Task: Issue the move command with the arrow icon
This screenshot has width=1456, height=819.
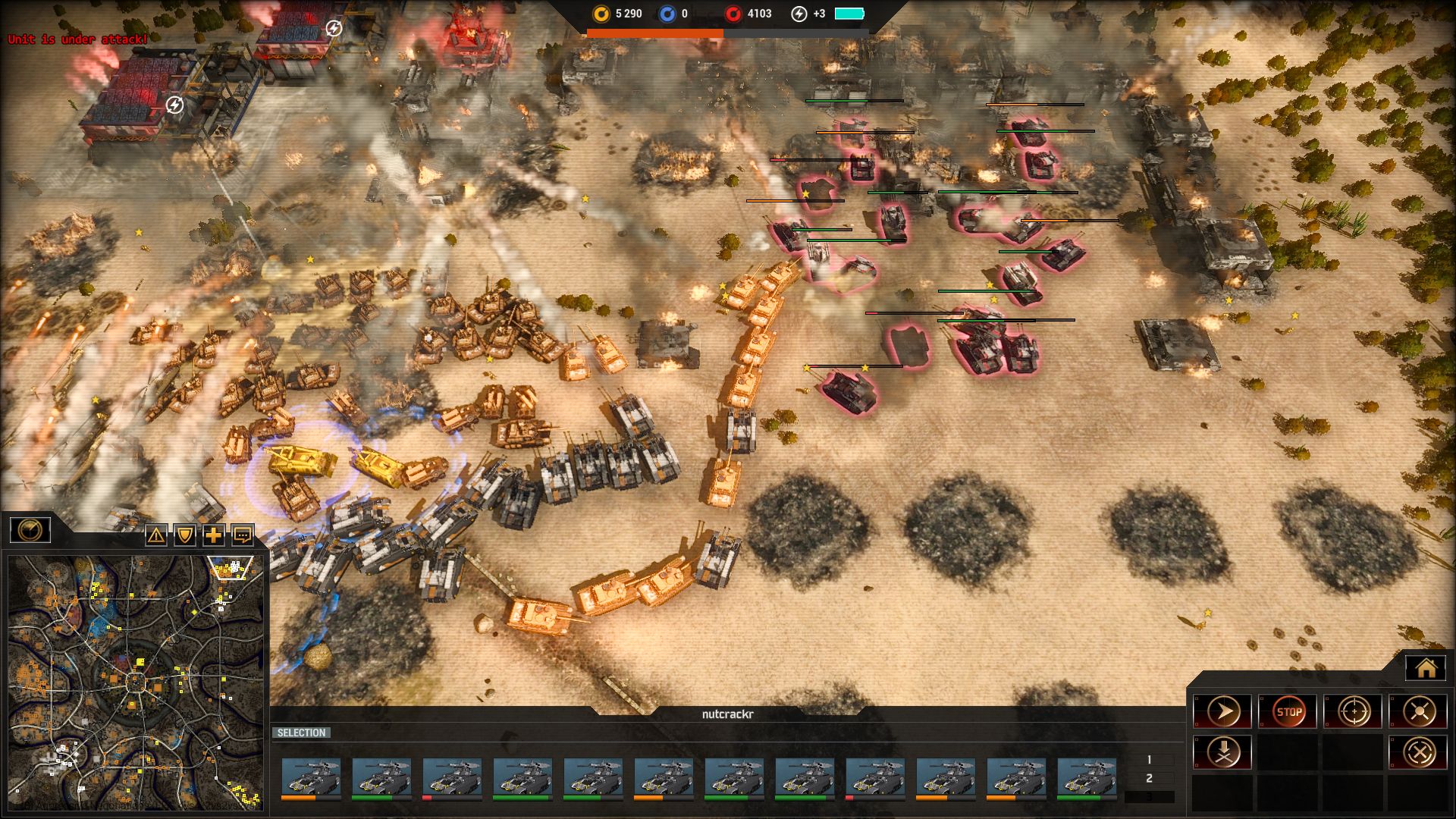Action: coord(1222,712)
